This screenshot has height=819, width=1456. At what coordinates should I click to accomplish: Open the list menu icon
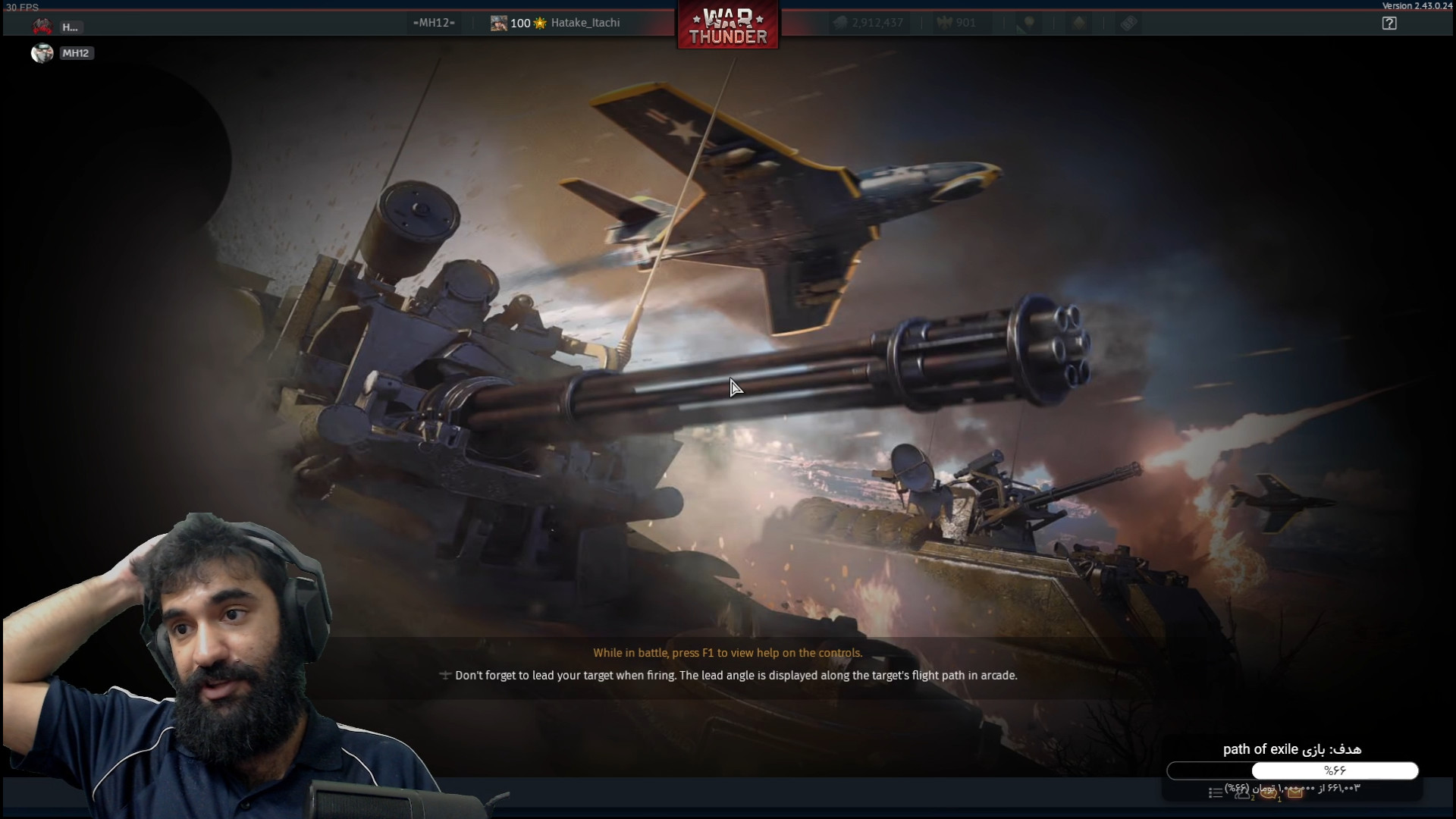click(1215, 793)
